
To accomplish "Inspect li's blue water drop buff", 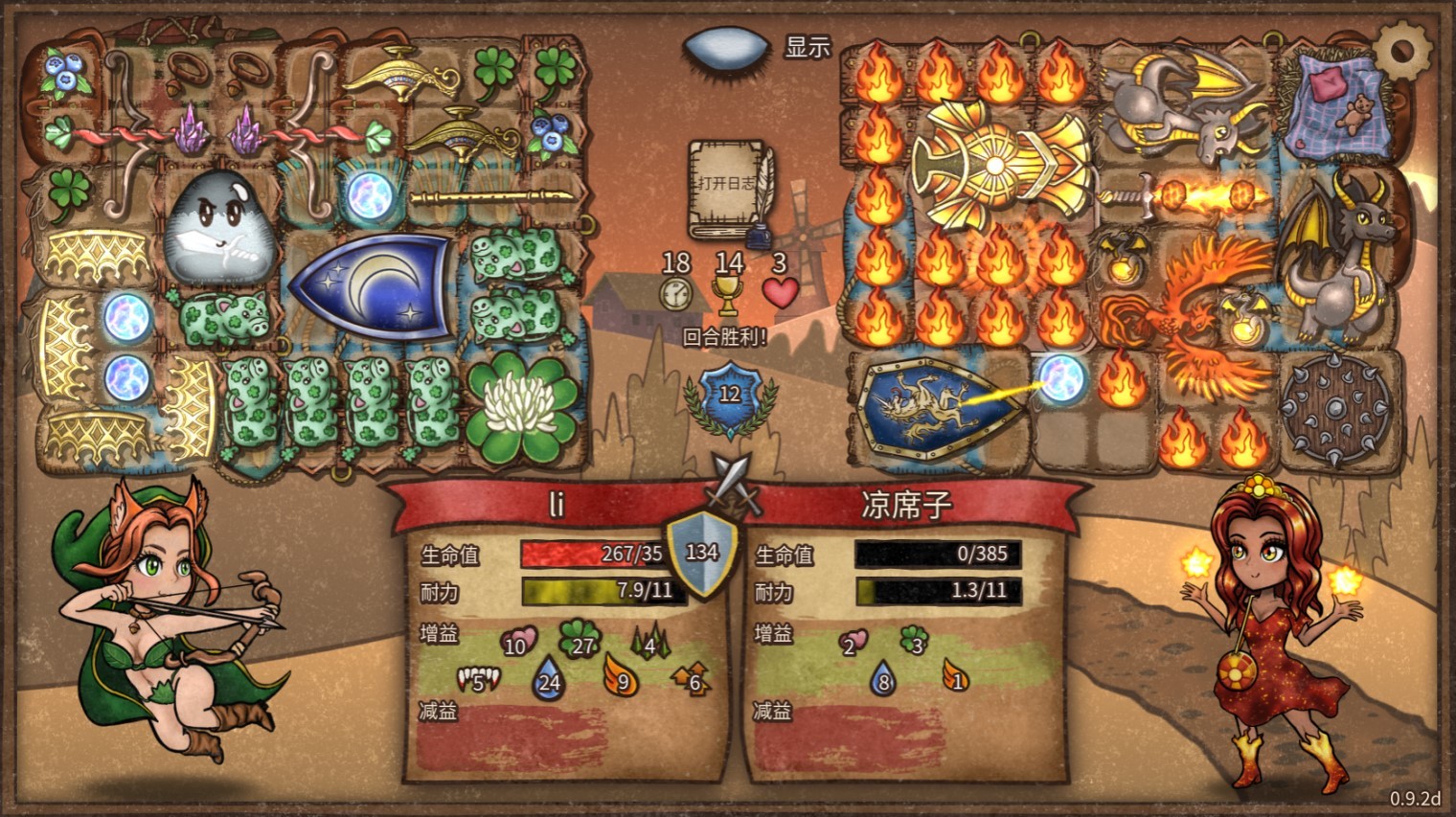I will click(549, 678).
